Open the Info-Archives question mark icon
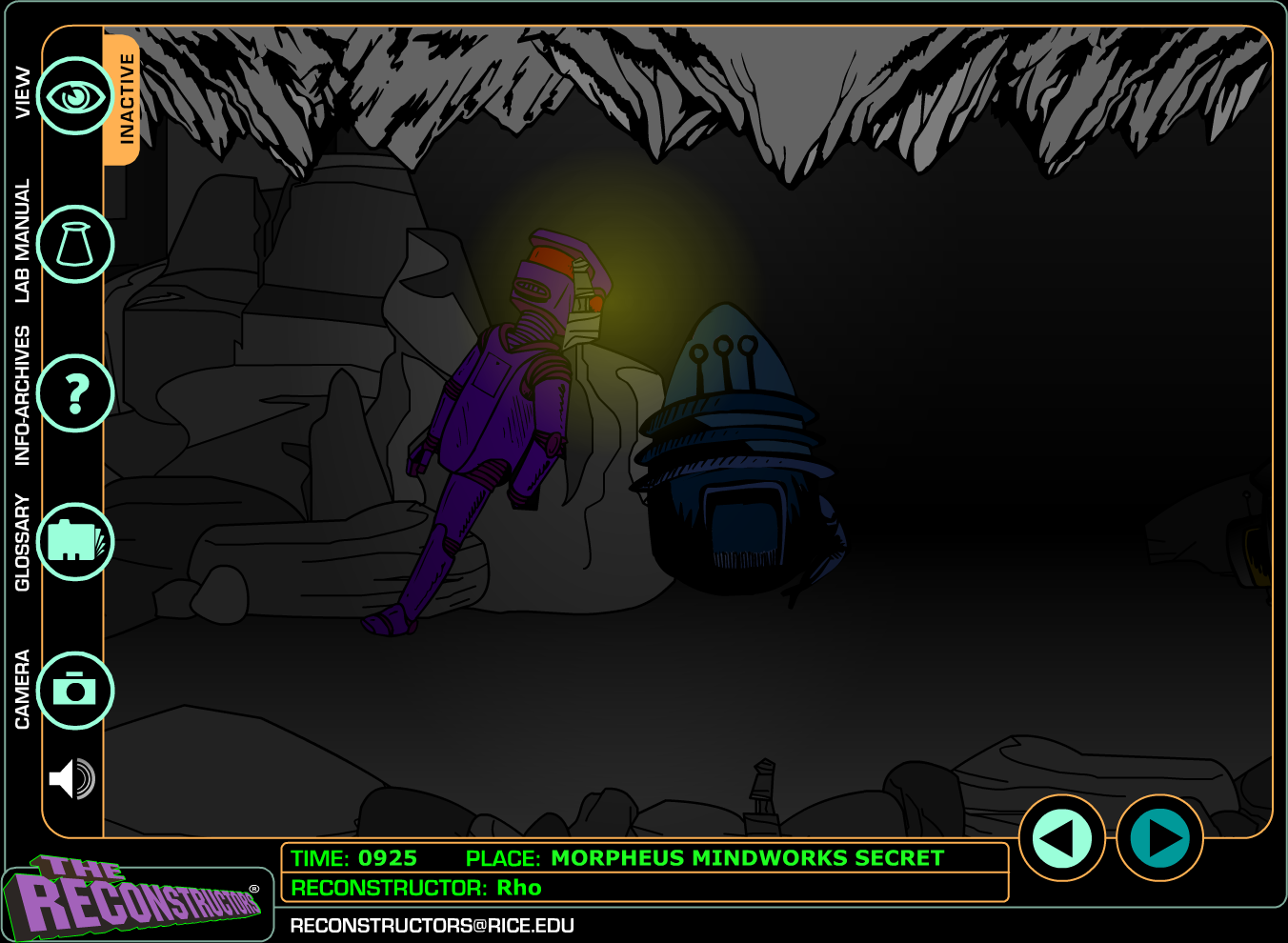Image resolution: width=1288 pixels, height=943 pixels. [x=75, y=393]
